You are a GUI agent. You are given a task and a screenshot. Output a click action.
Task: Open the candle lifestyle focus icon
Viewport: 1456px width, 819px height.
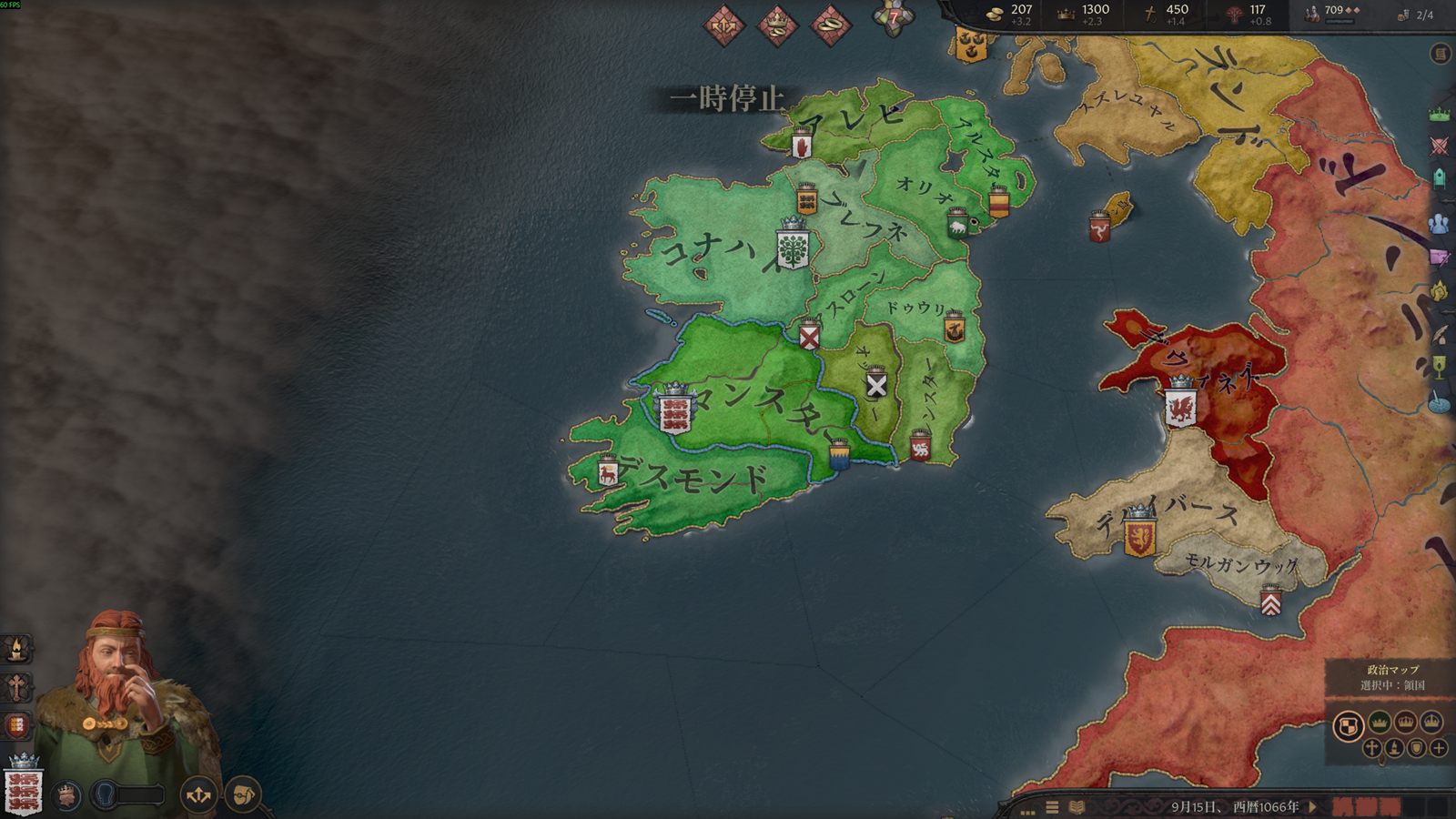16,649
